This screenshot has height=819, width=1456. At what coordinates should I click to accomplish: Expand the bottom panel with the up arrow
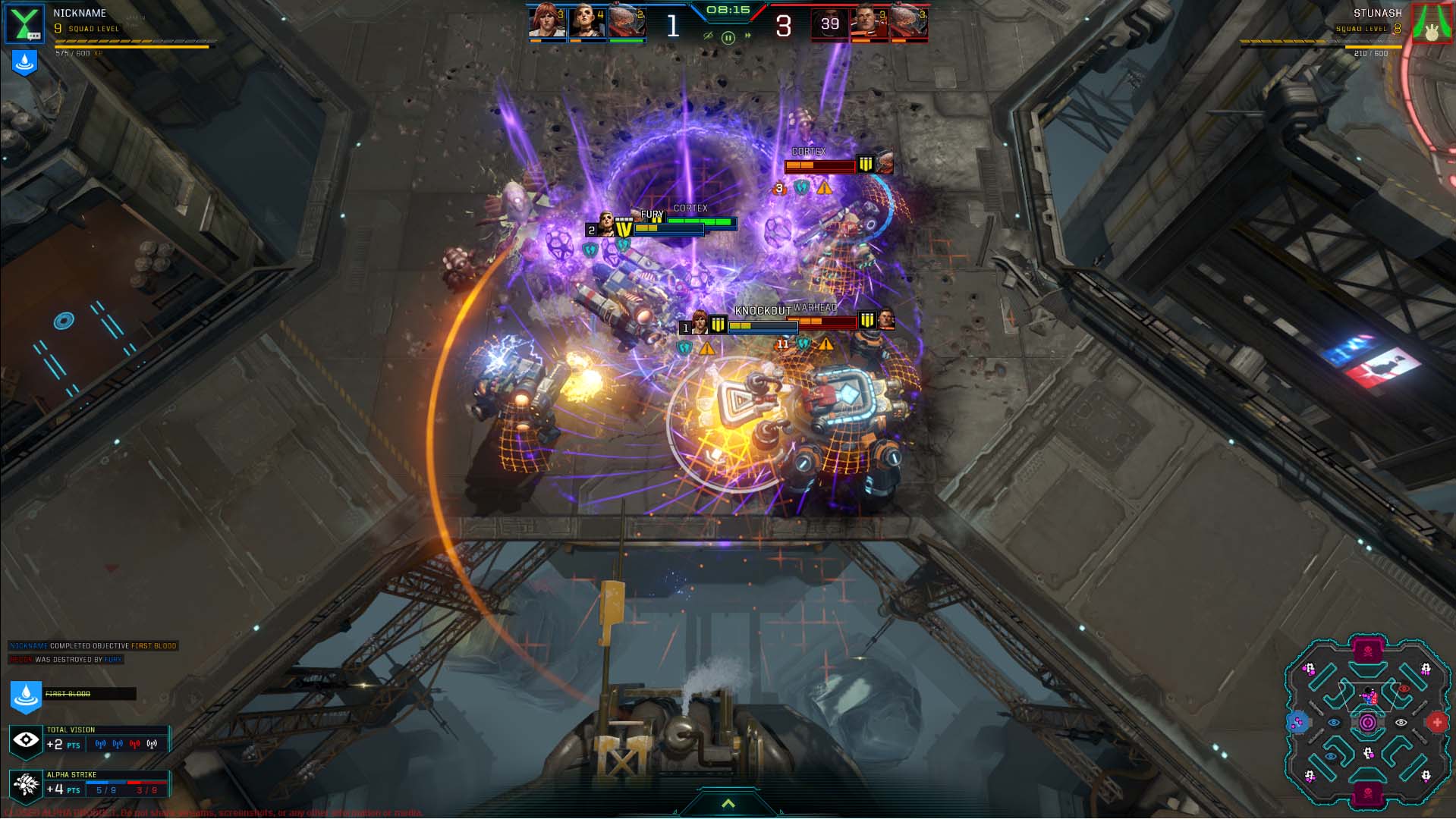click(x=728, y=804)
